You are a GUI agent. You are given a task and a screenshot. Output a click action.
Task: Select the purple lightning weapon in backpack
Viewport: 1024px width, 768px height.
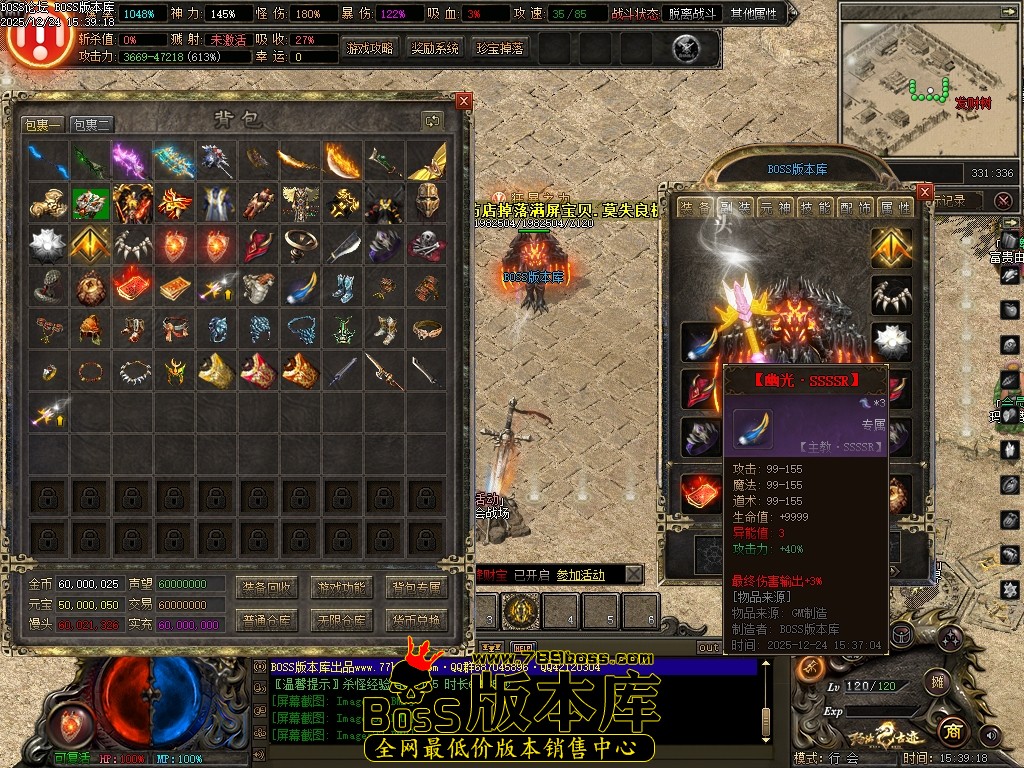[x=131, y=160]
